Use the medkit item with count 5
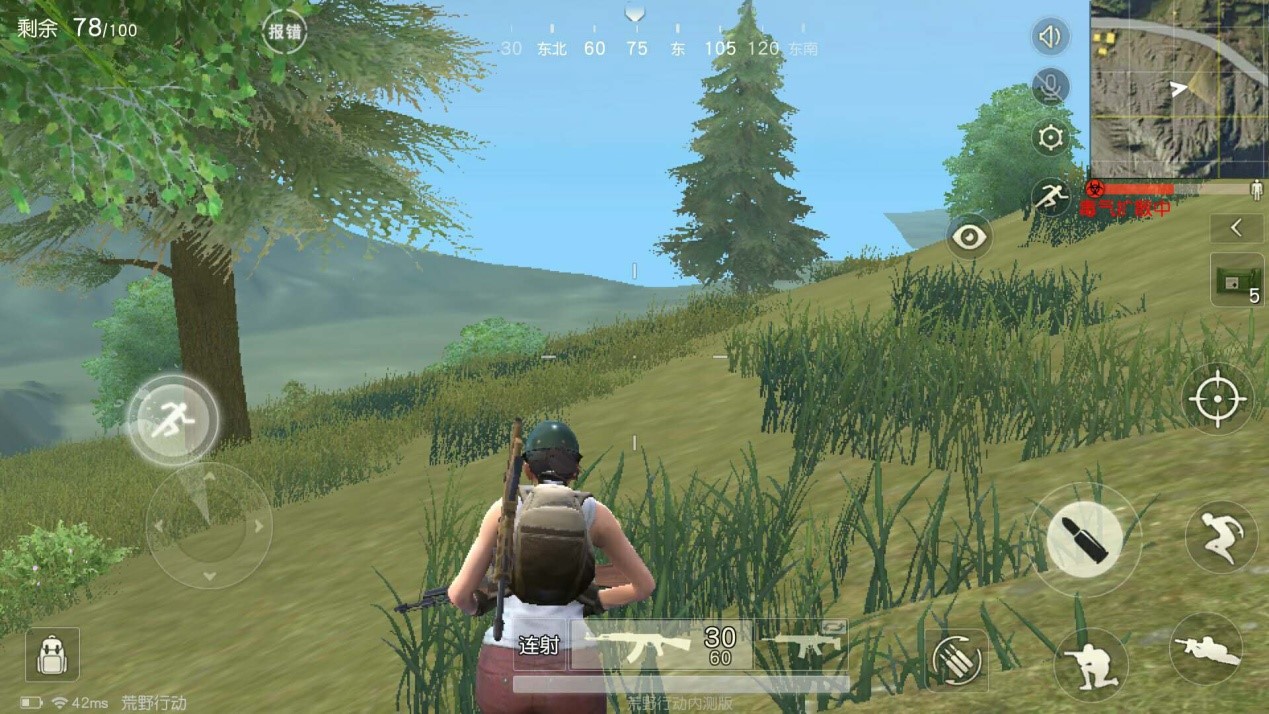 [1236, 280]
